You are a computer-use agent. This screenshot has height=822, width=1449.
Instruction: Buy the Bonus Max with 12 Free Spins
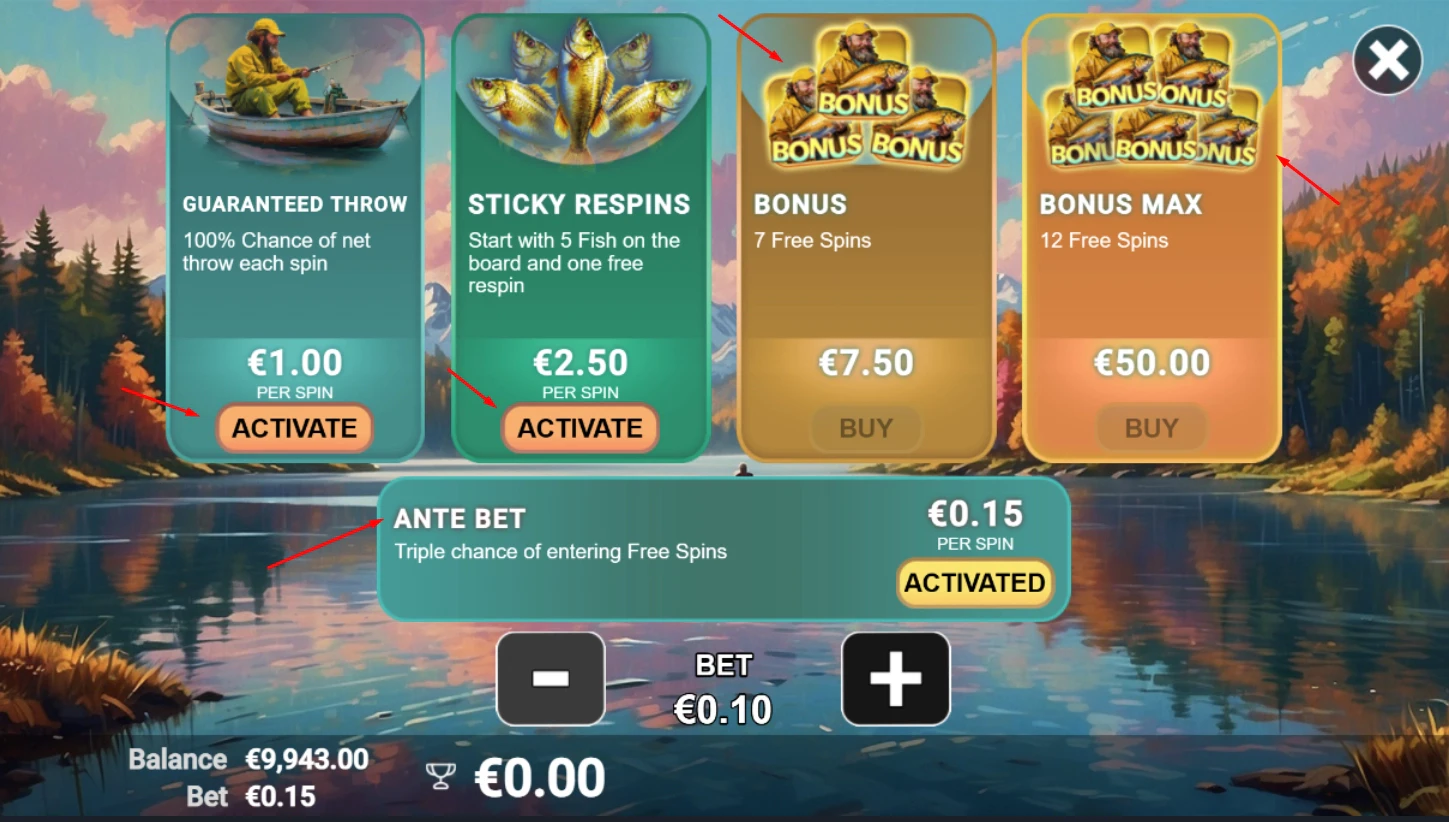1151,428
